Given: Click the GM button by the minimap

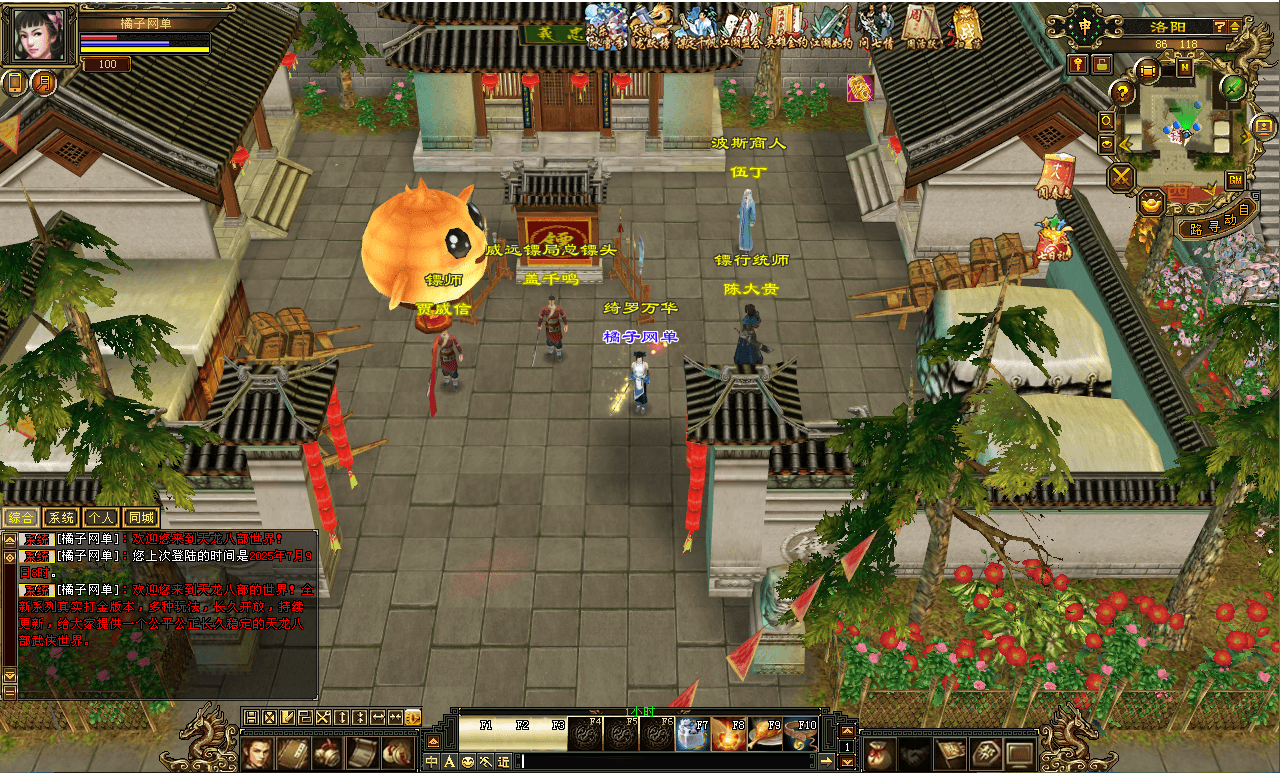Looking at the screenshot, I should tap(1235, 180).
